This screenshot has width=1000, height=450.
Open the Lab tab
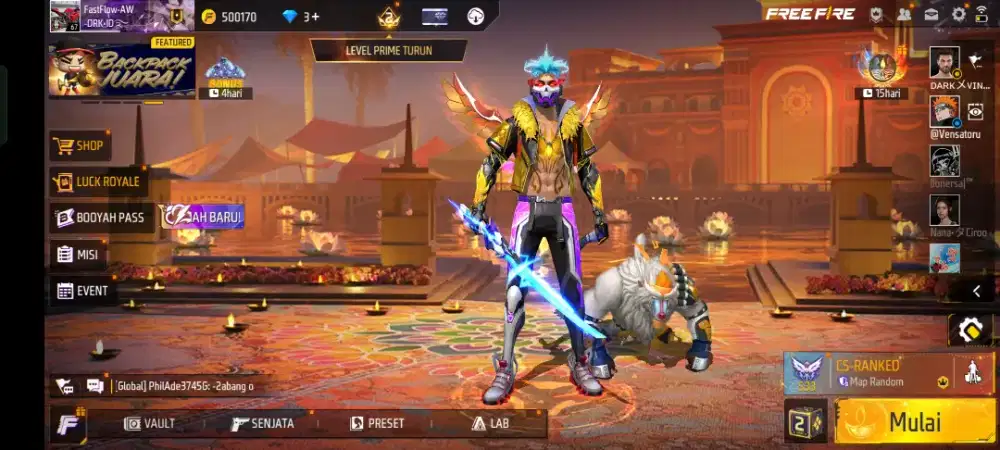tap(491, 423)
